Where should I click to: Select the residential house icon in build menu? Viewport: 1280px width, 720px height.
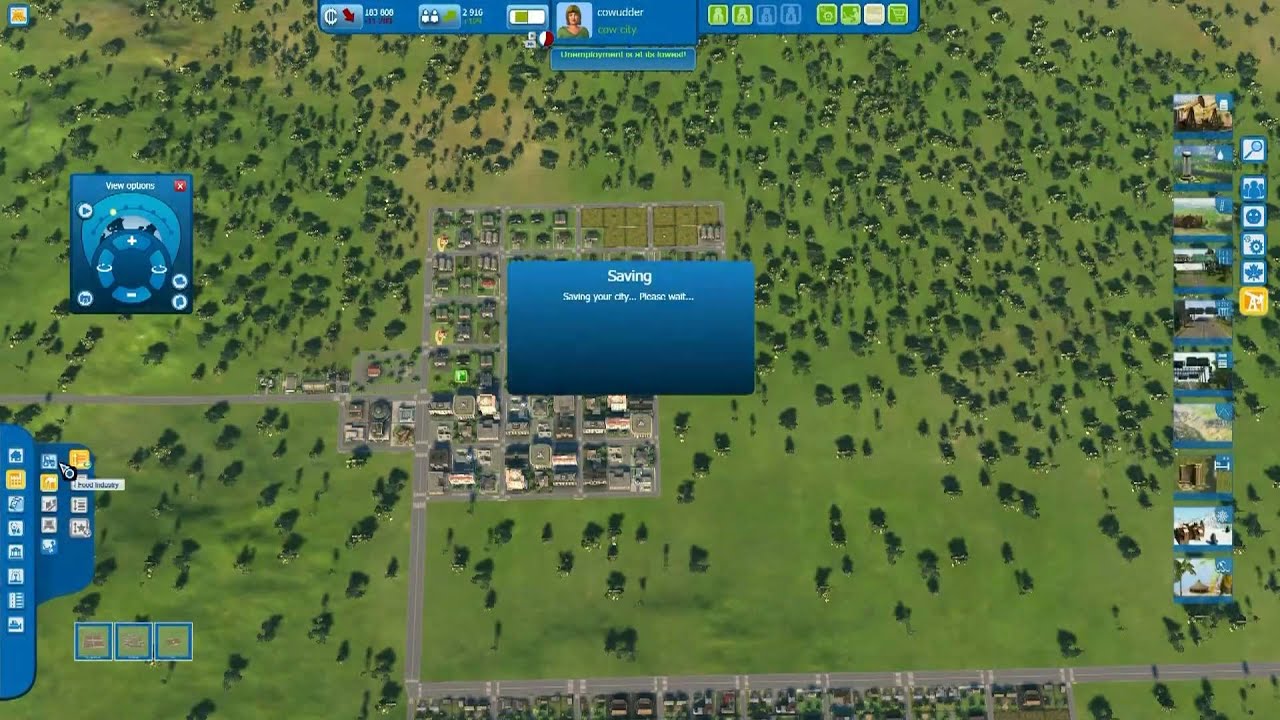coord(14,457)
